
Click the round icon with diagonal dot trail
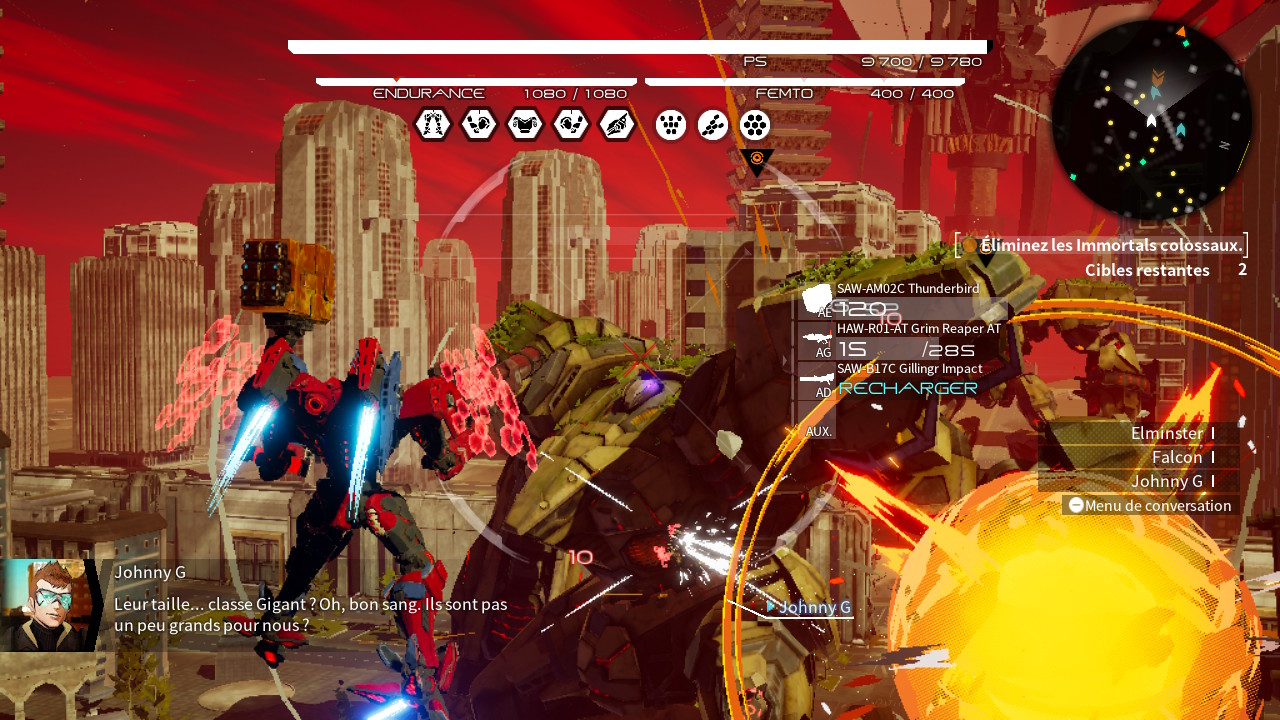(713, 125)
